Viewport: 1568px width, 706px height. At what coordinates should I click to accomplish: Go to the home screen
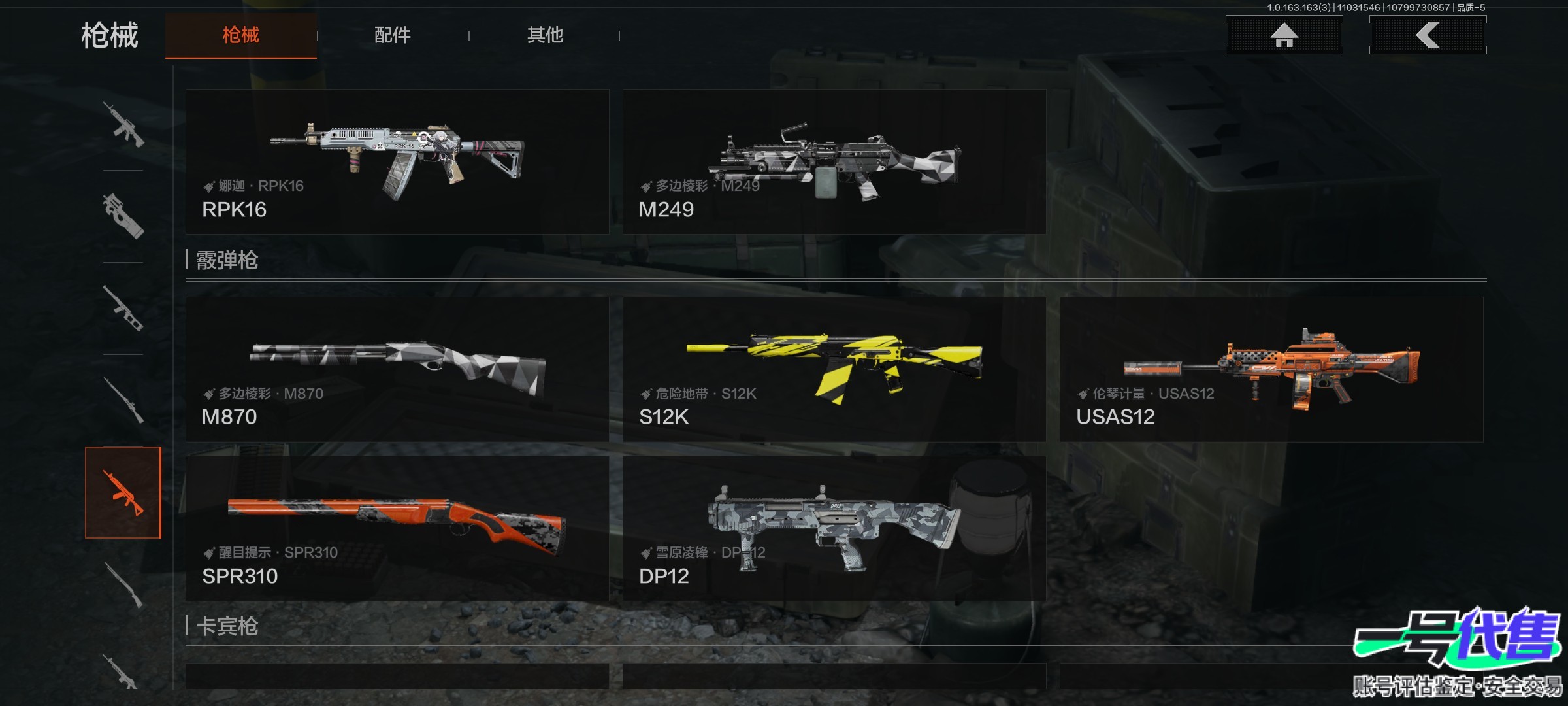coord(1284,35)
